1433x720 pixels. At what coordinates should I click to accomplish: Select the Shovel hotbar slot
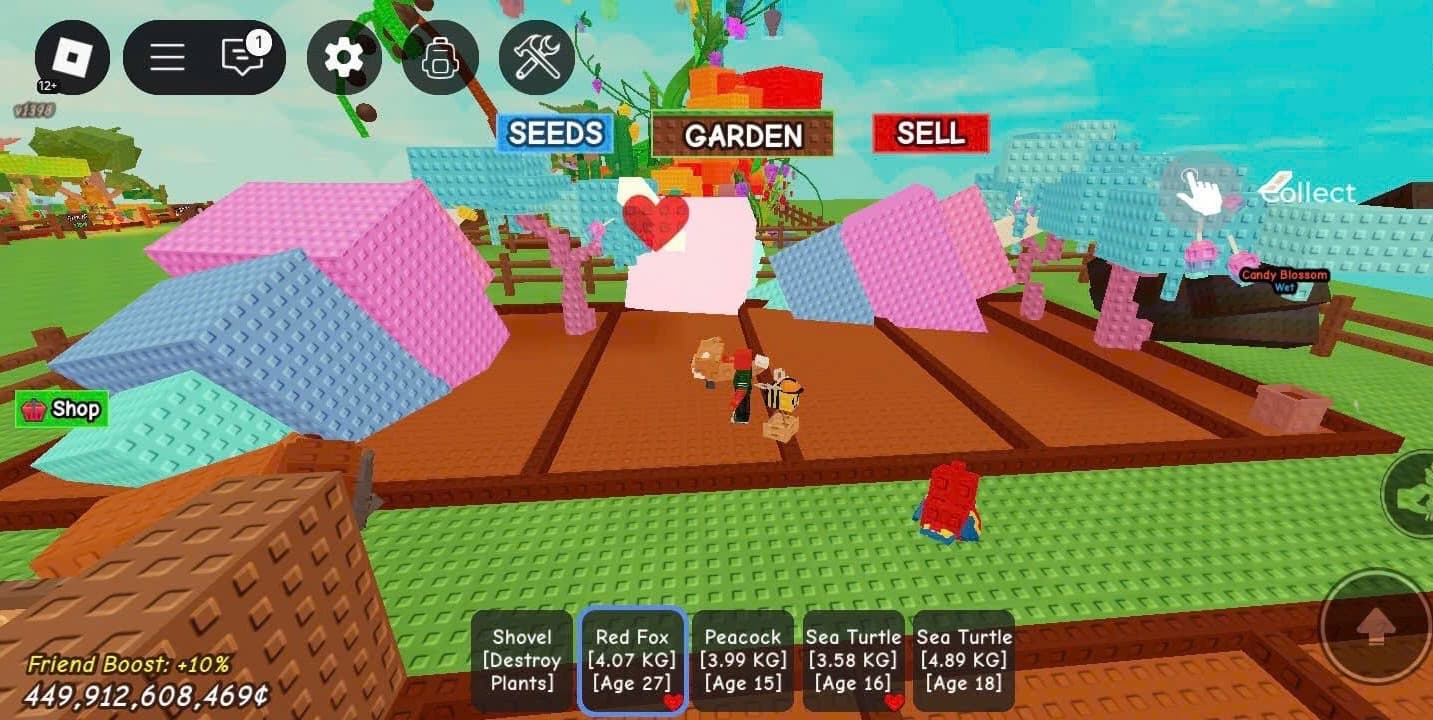click(x=522, y=660)
